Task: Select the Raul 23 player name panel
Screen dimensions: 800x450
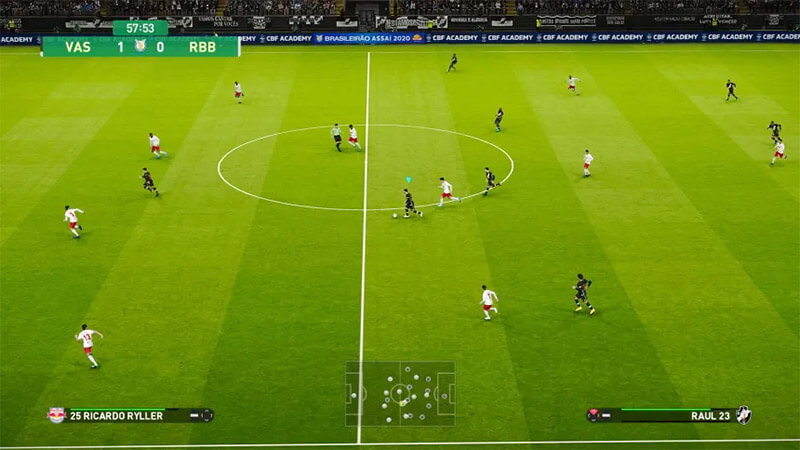Action: coord(669,415)
